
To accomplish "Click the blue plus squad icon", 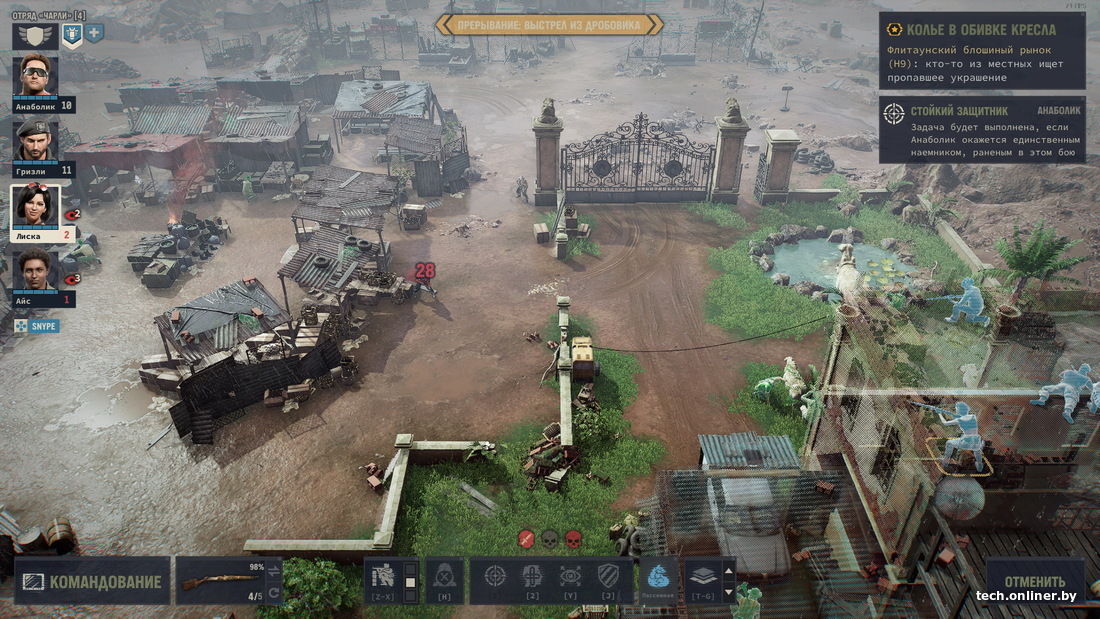I will tap(94, 33).
